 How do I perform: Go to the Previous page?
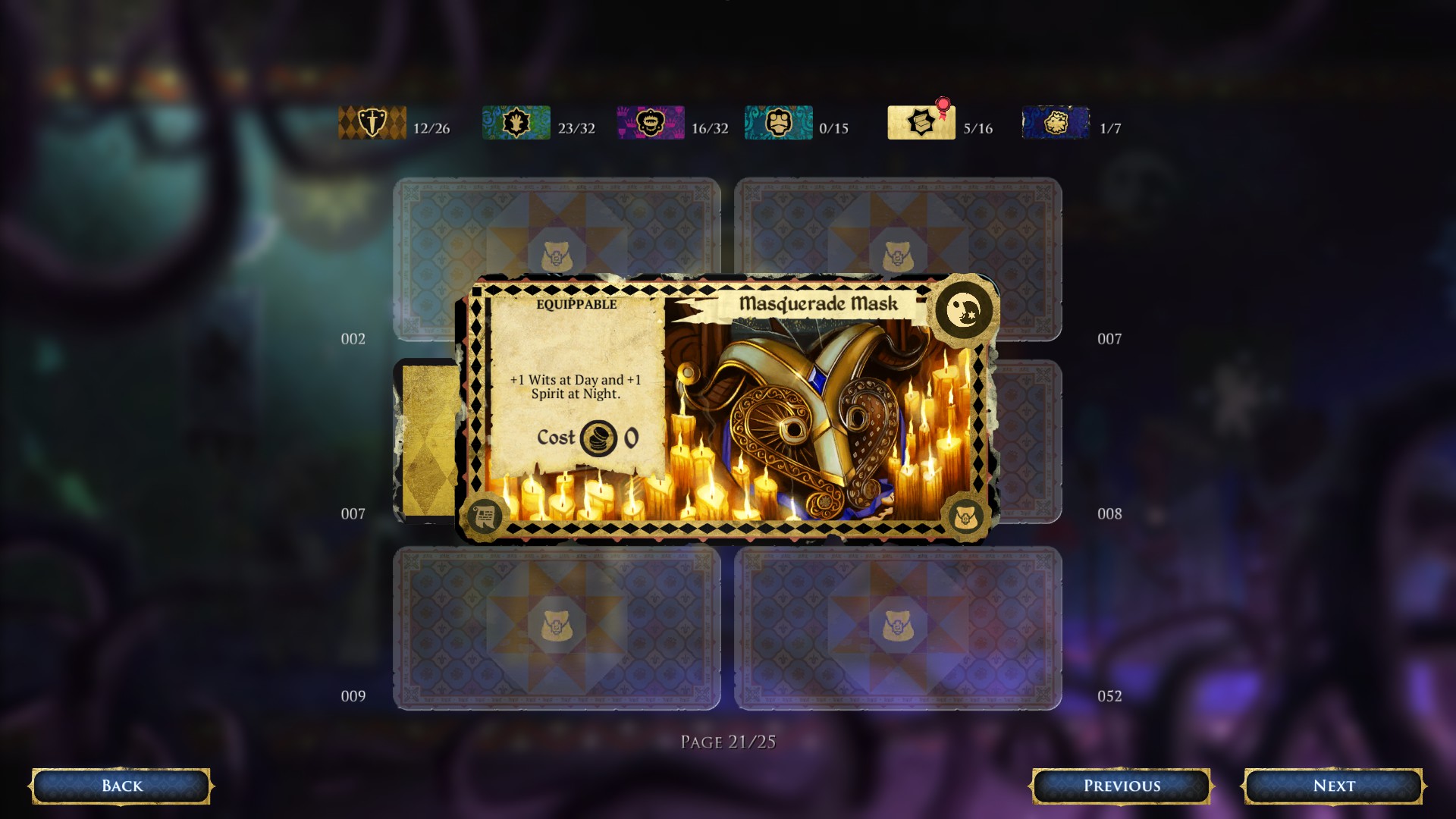[x=1121, y=786]
